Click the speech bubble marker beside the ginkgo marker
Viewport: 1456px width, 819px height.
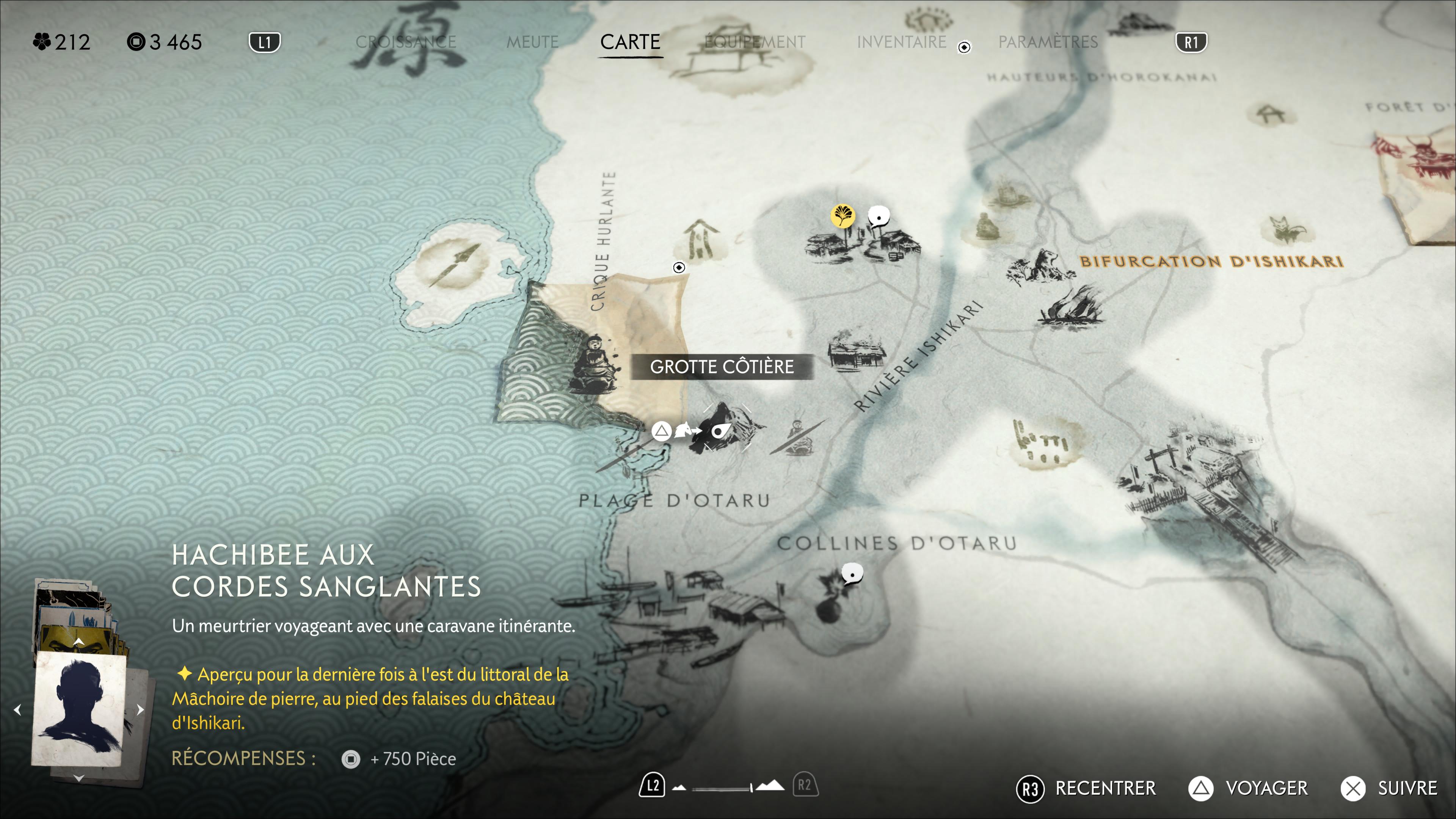pyautogui.click(x=879, y=216)
